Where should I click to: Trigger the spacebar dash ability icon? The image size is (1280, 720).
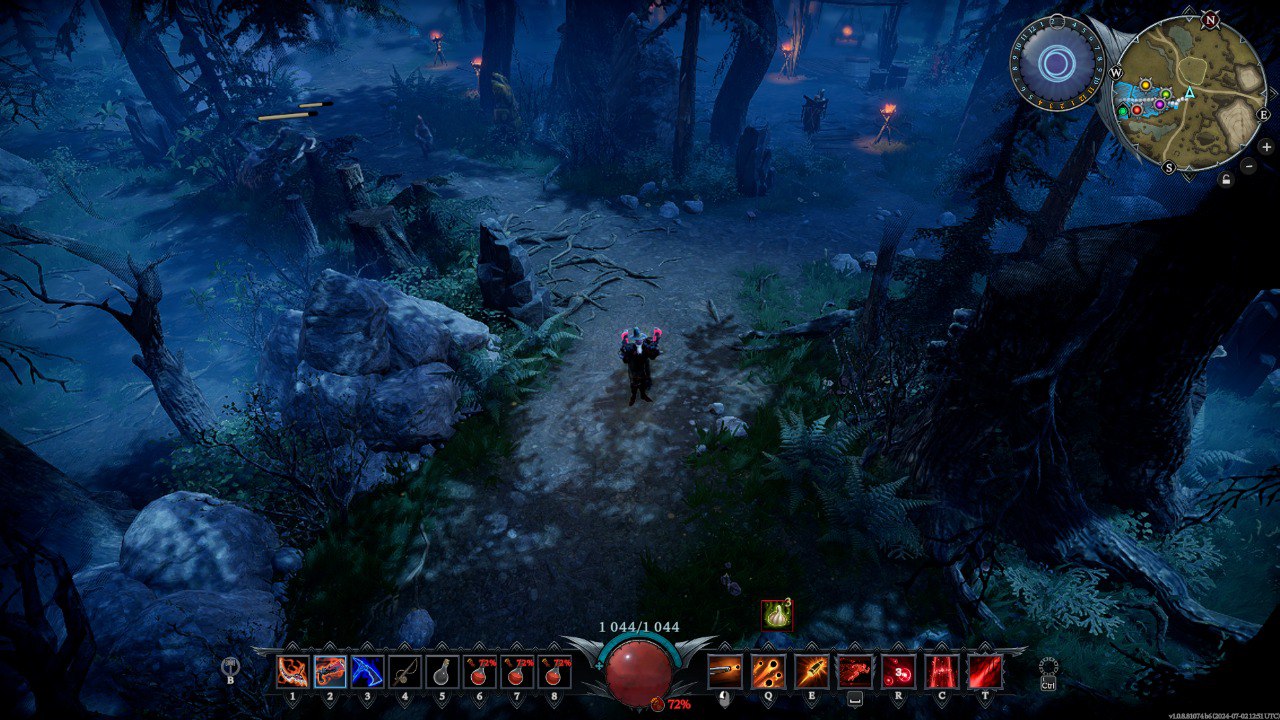[854, 671]
